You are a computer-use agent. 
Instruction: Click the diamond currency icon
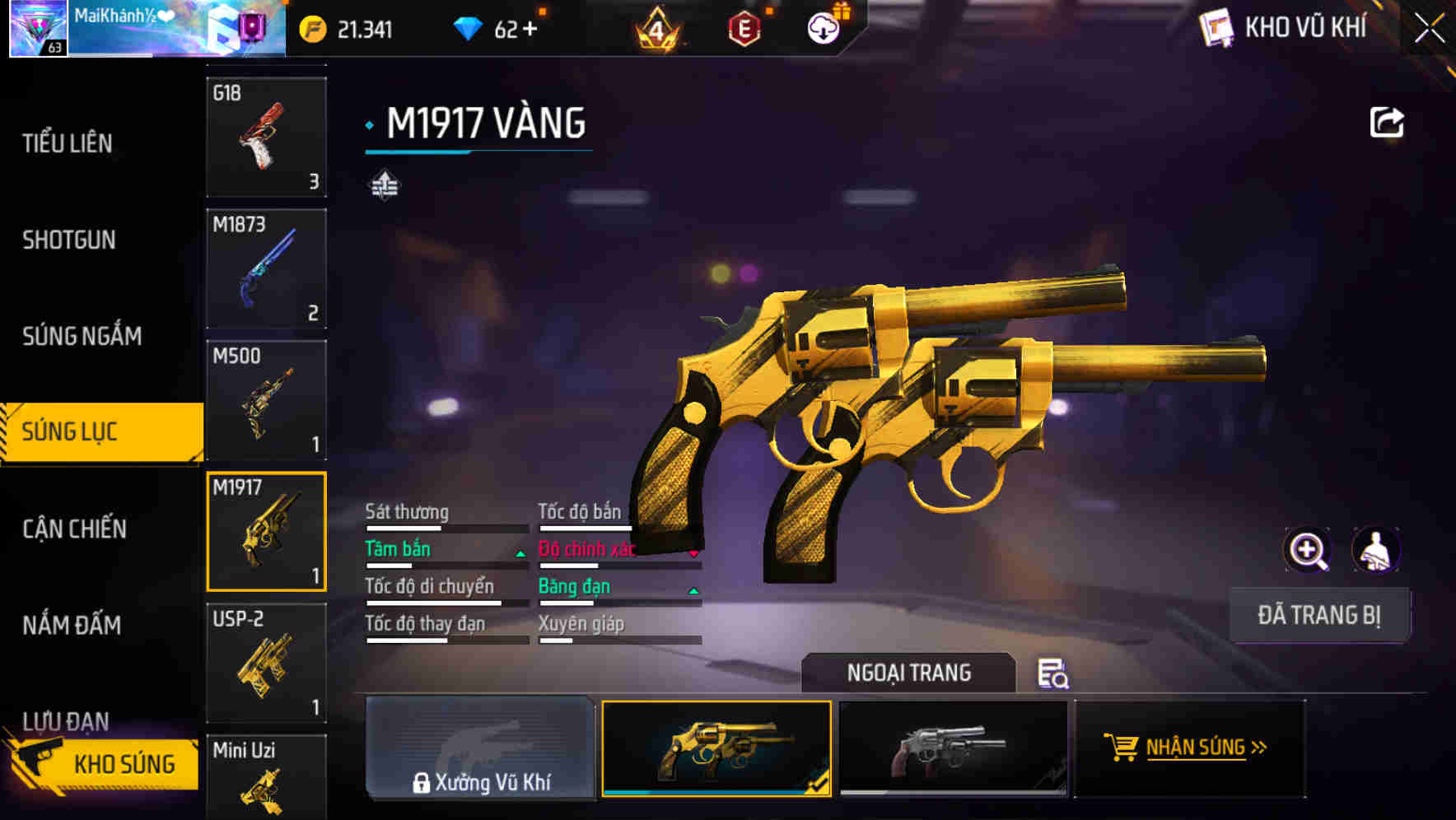click(x=469, y=28)
